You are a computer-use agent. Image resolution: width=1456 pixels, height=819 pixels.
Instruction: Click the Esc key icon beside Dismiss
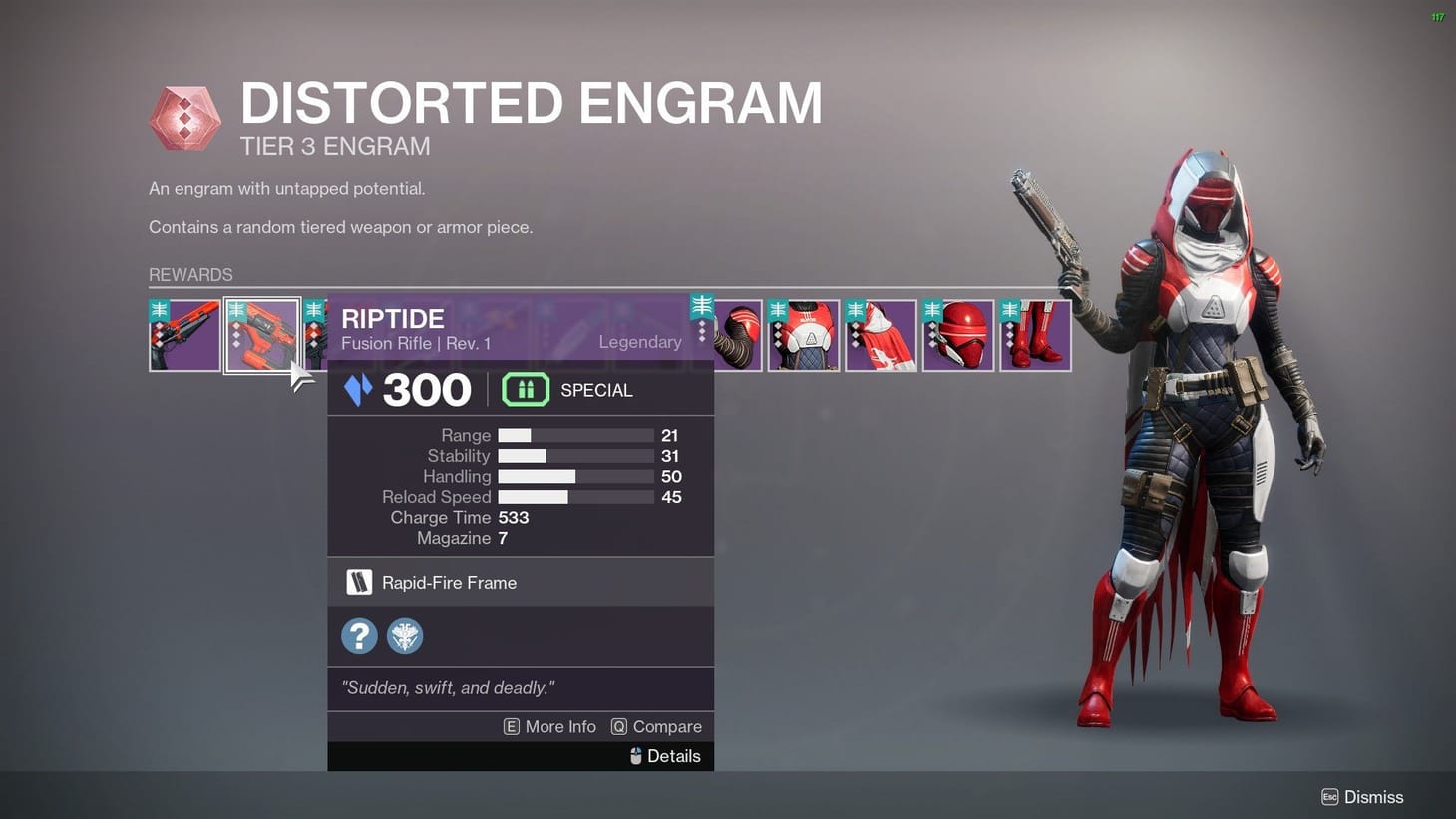click(x=1329, y=797)
